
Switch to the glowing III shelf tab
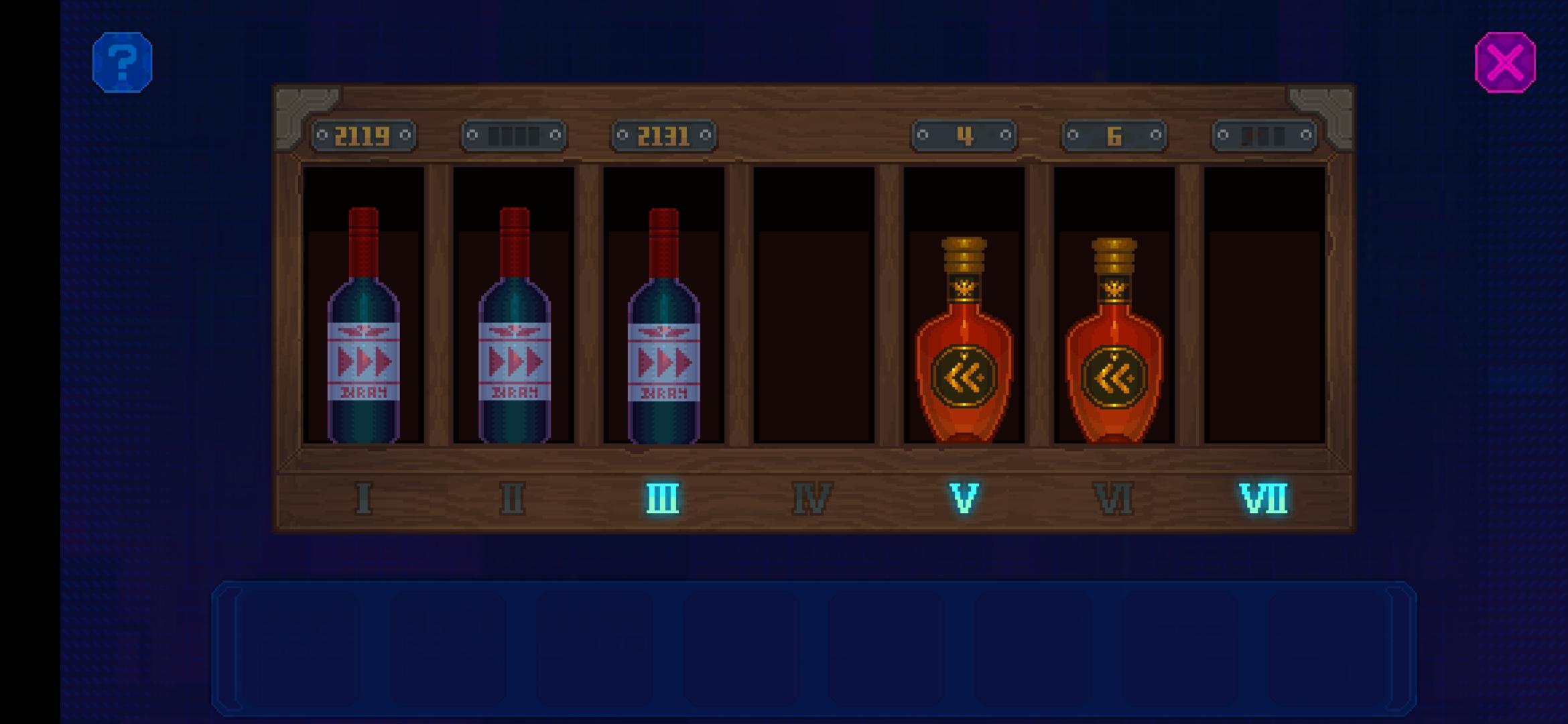pyautogui.click(x=663, y=497)
